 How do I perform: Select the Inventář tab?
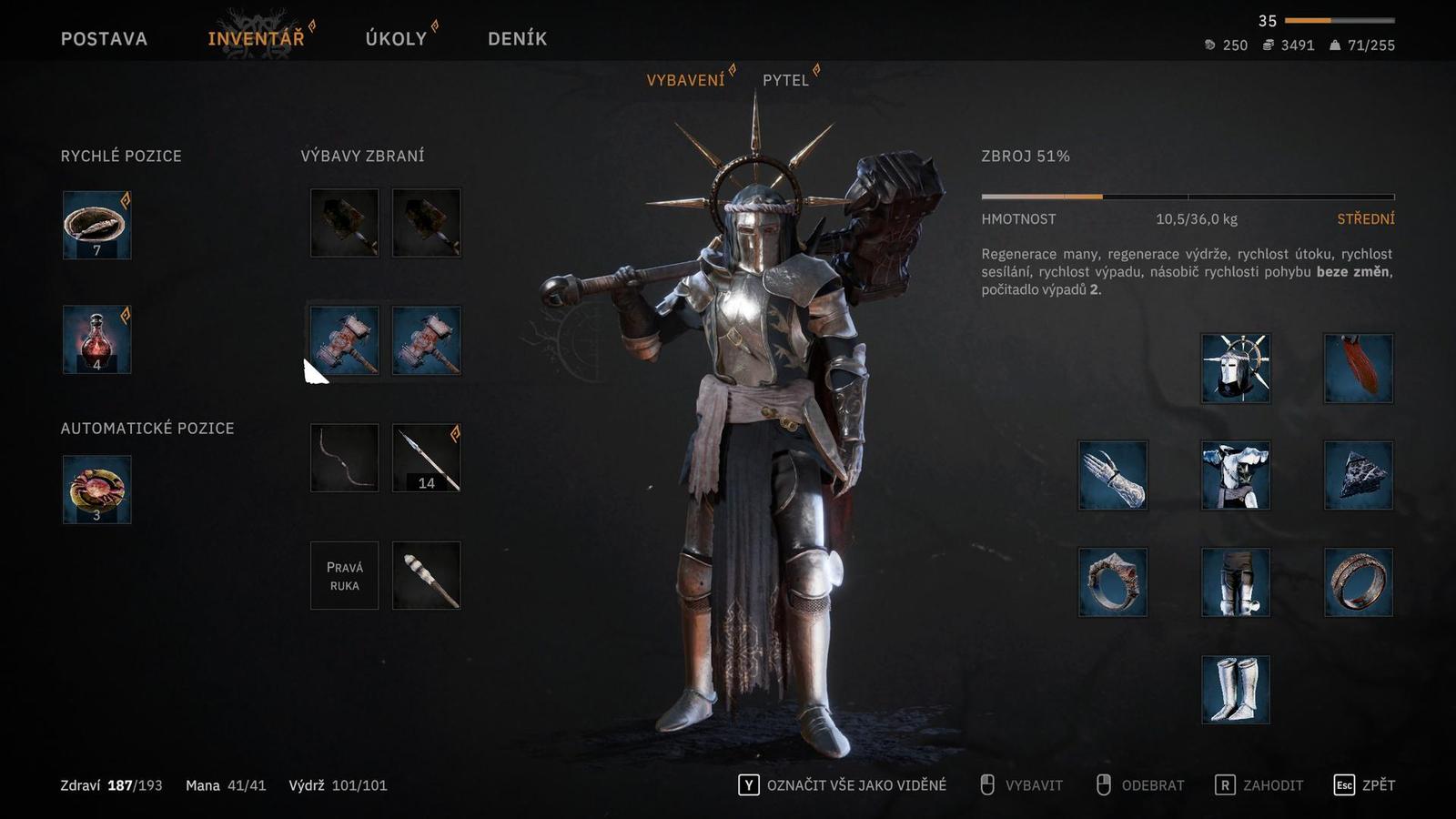[x=256, y=38]
